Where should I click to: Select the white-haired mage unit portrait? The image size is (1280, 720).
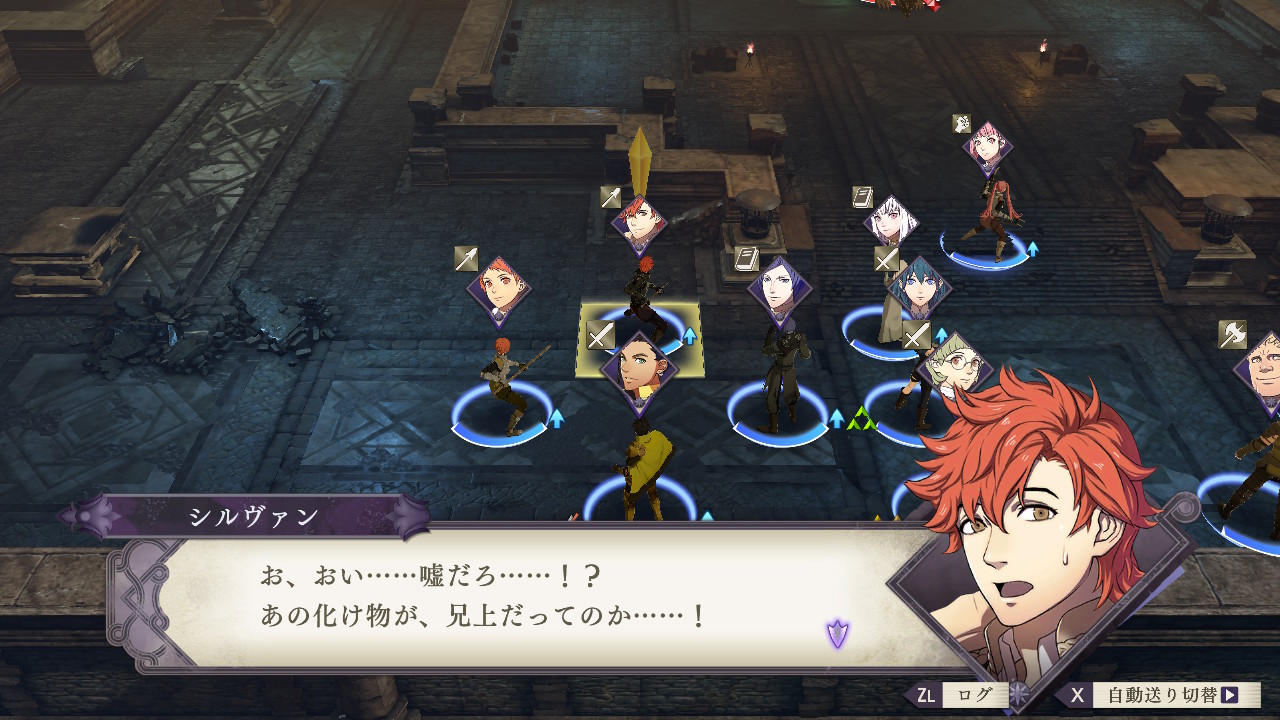[890, 222]
